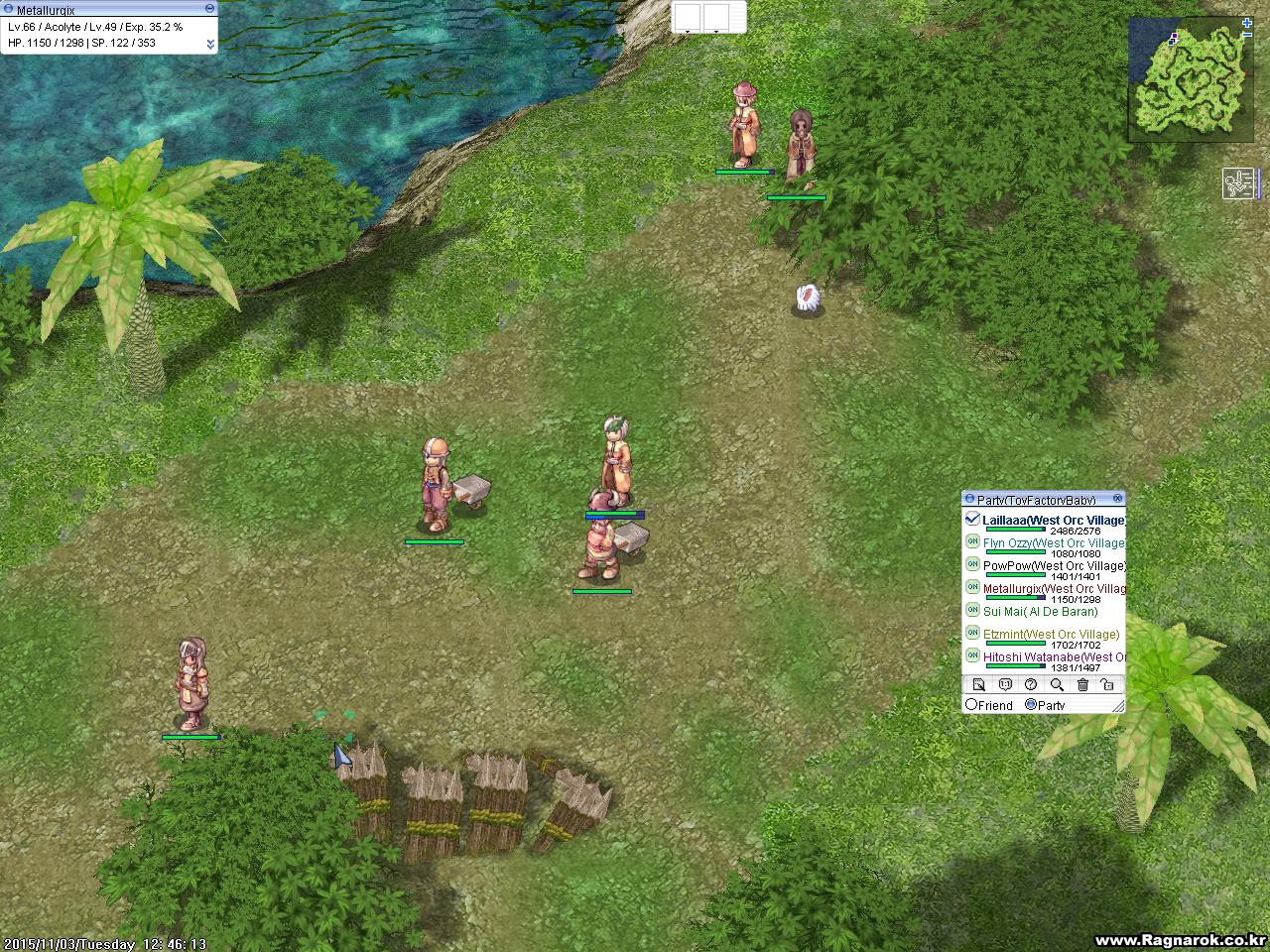The height and width of the screenshot is (952, 1270).
Task: Use the magnifier search icon in the Party window
Action: coord(1058,684)
